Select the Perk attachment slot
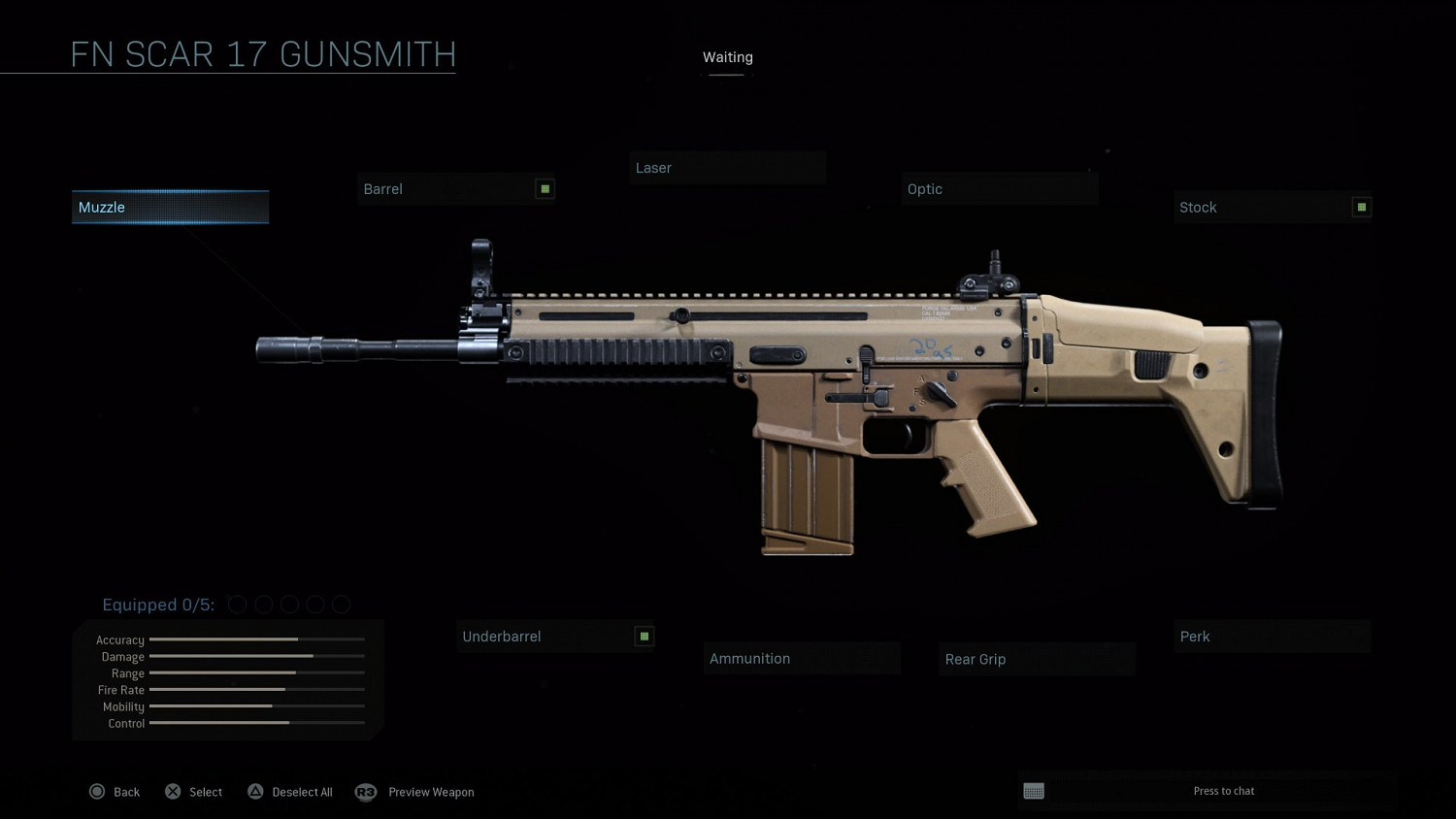This screenshot has height=819, width=1456. click(x=1272, y=637)
